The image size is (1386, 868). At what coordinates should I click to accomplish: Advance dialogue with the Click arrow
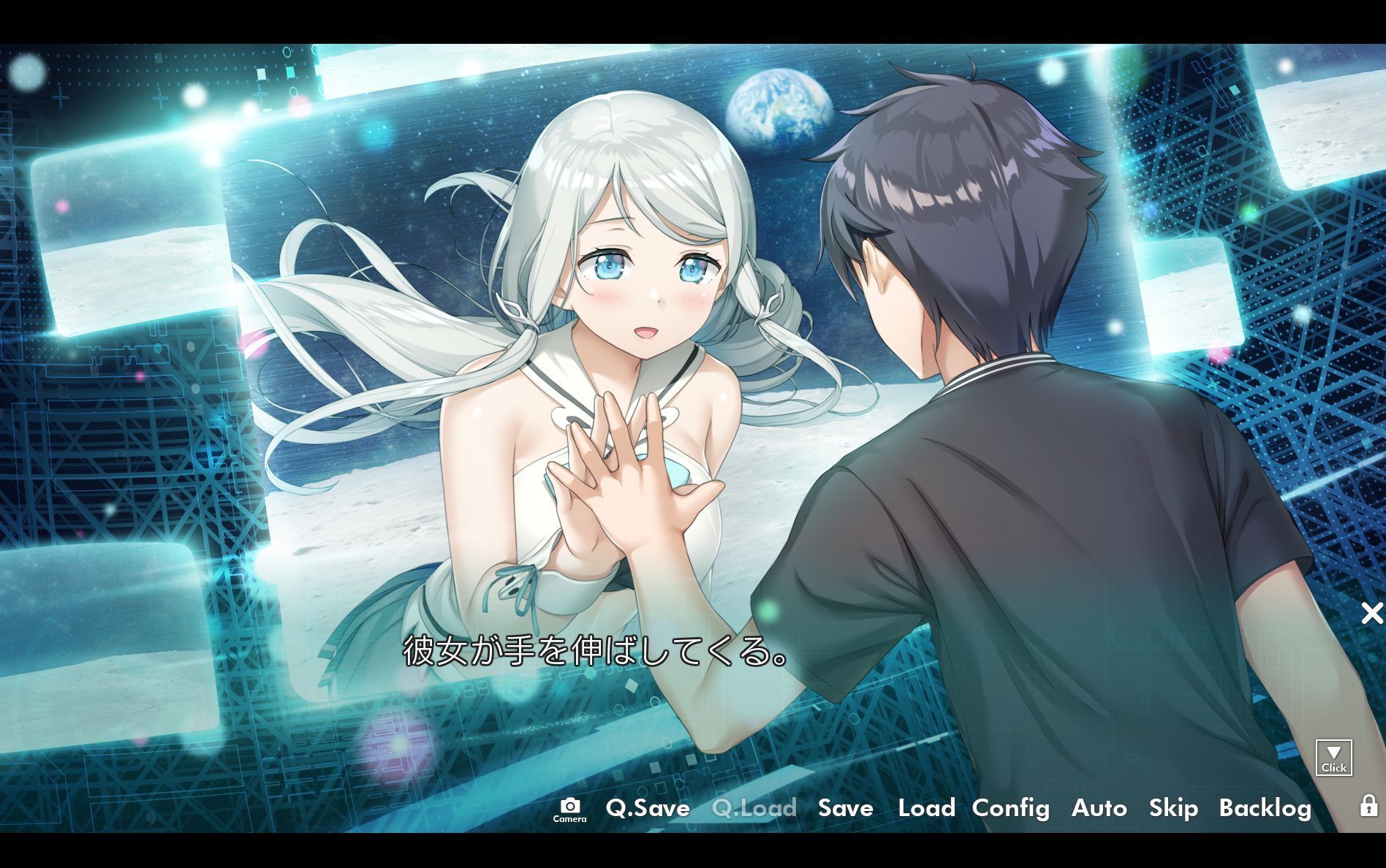click(1333, 757)
